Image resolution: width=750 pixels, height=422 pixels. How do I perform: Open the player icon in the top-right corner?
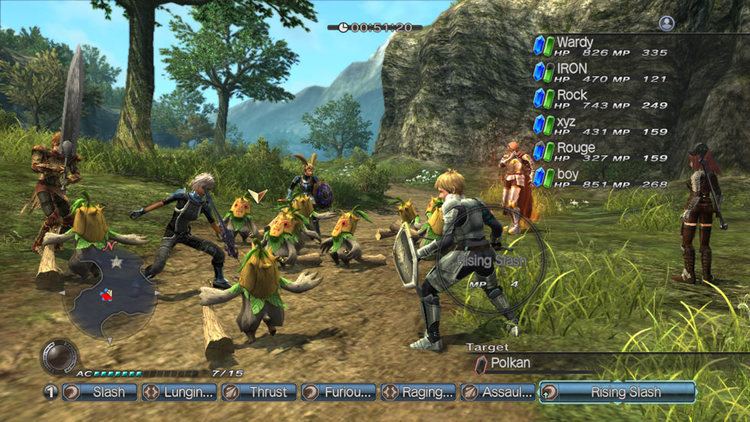point(667,23)
